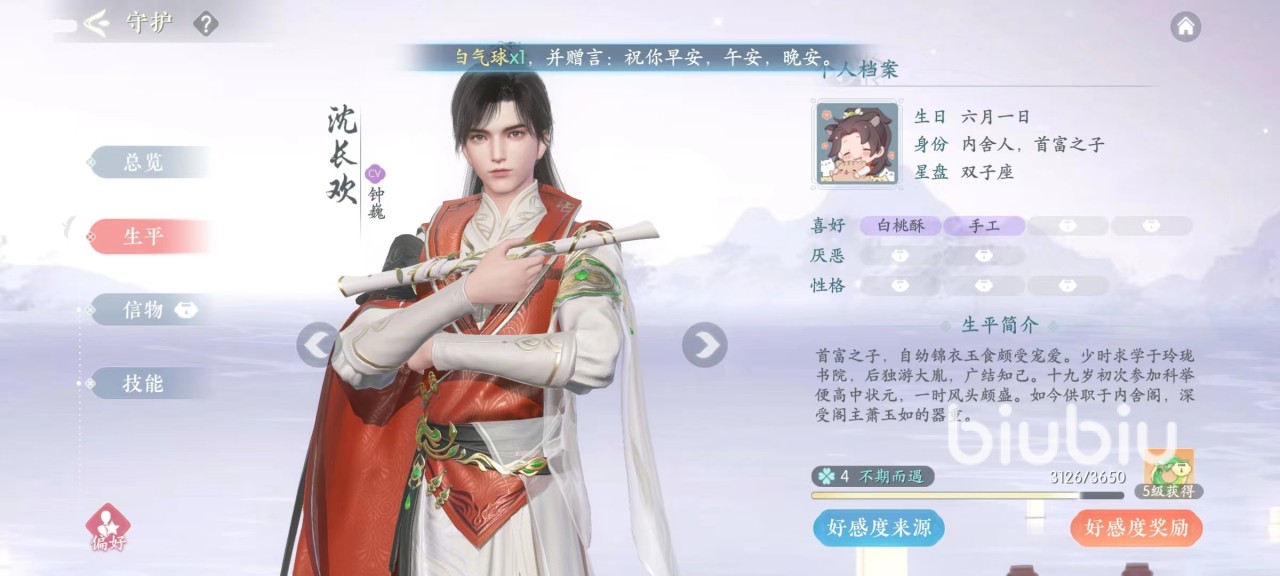Open 好感度奖励 rewards
Image resolution: width=1280 pixels, height=576 pixels.
coord(1136,528)
